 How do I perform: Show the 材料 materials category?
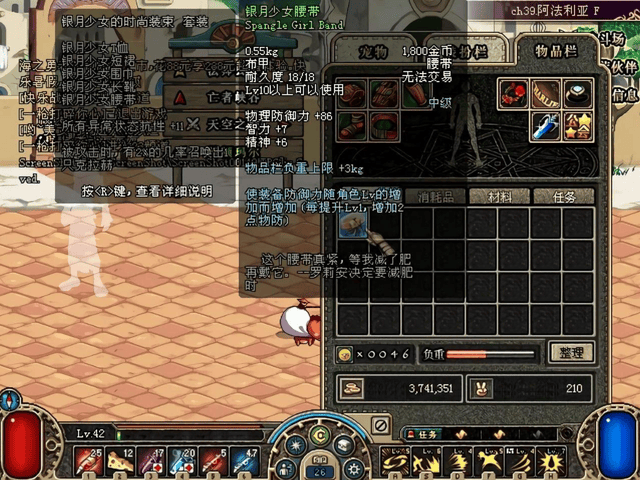(x=498, y=197)
